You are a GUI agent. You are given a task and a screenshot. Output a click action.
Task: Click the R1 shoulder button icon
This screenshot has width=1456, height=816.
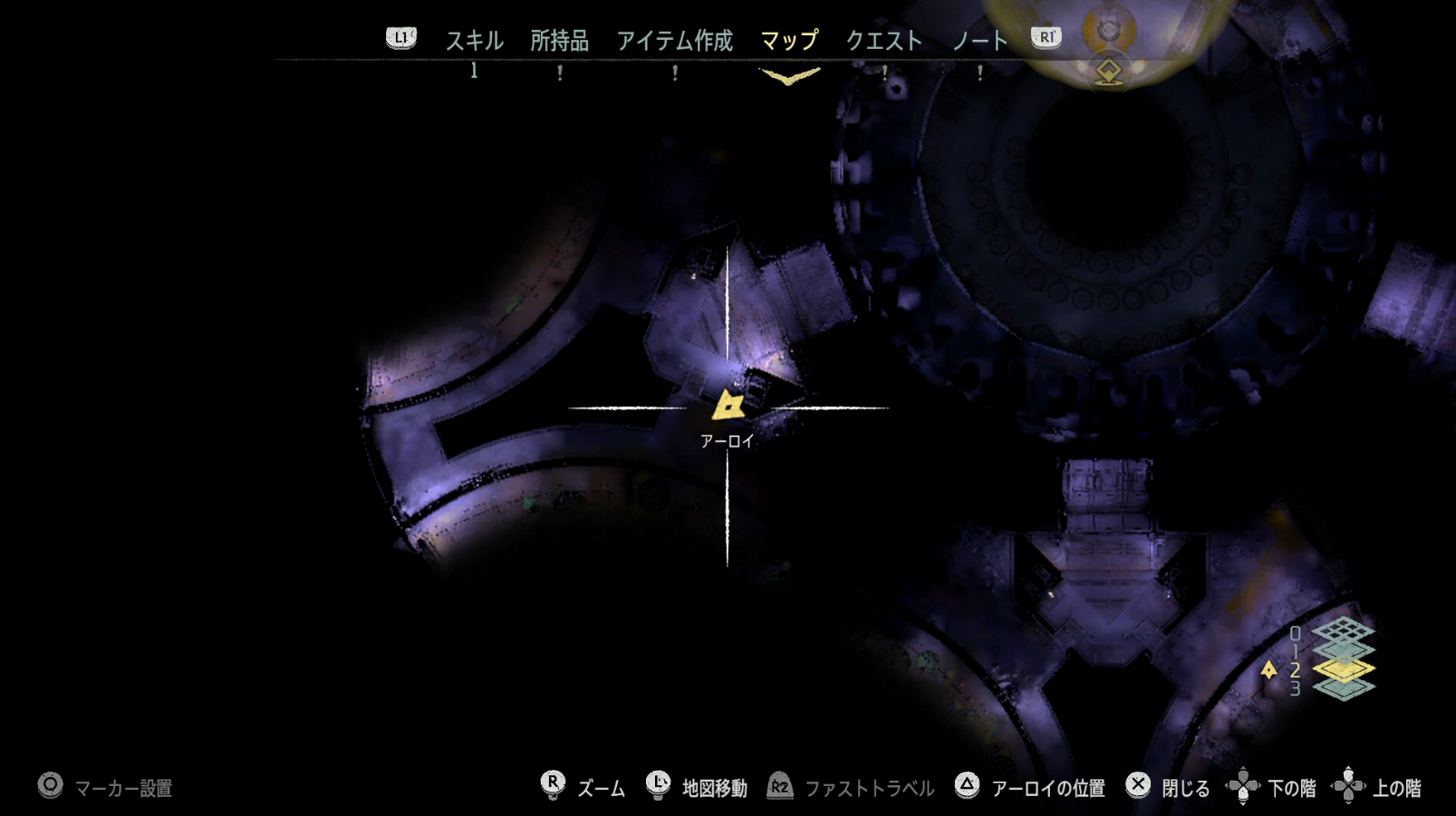coord(1044,38)
